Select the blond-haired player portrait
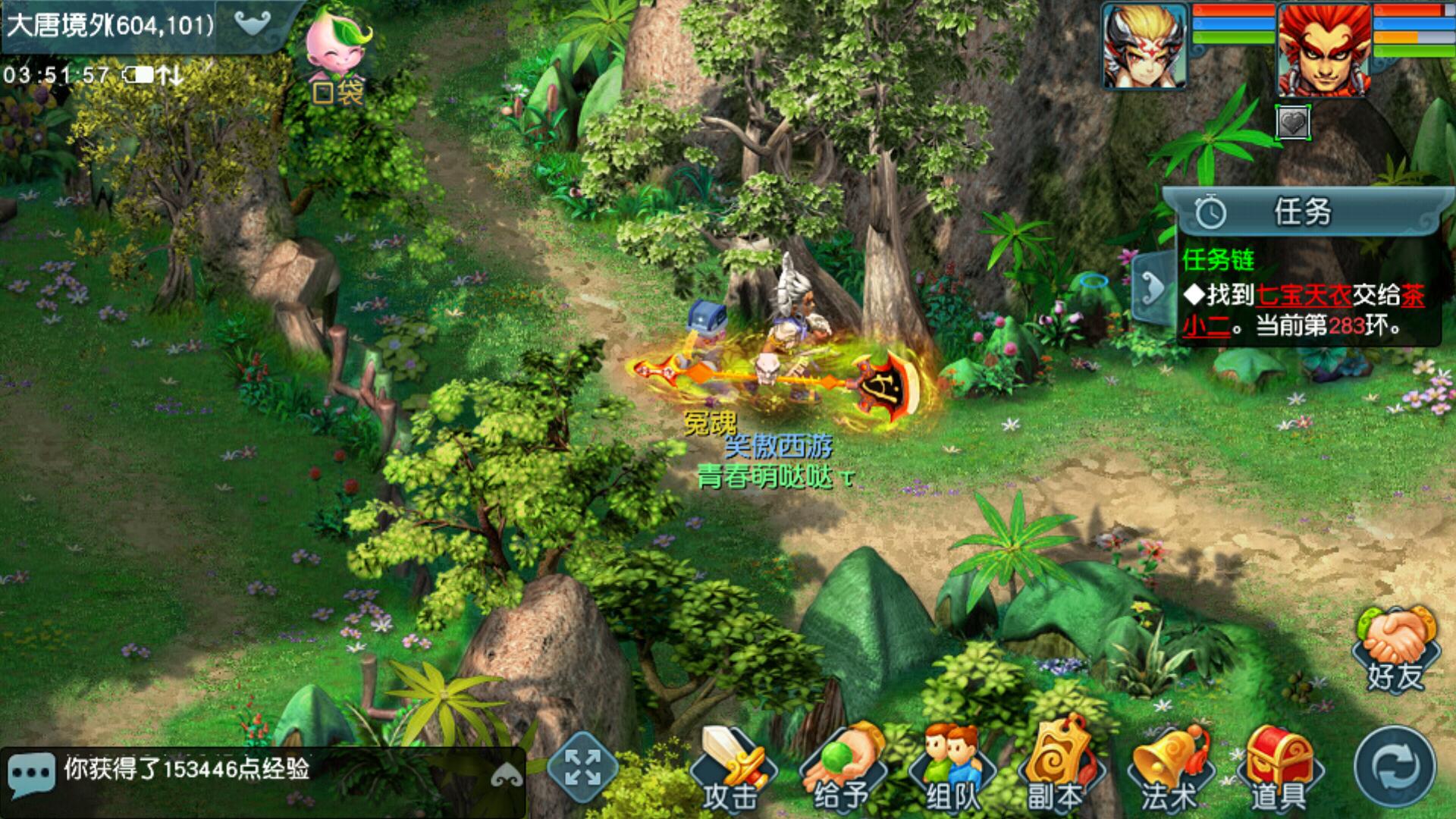Viewport: 1456px width, 819px height. click(1144, 45)
